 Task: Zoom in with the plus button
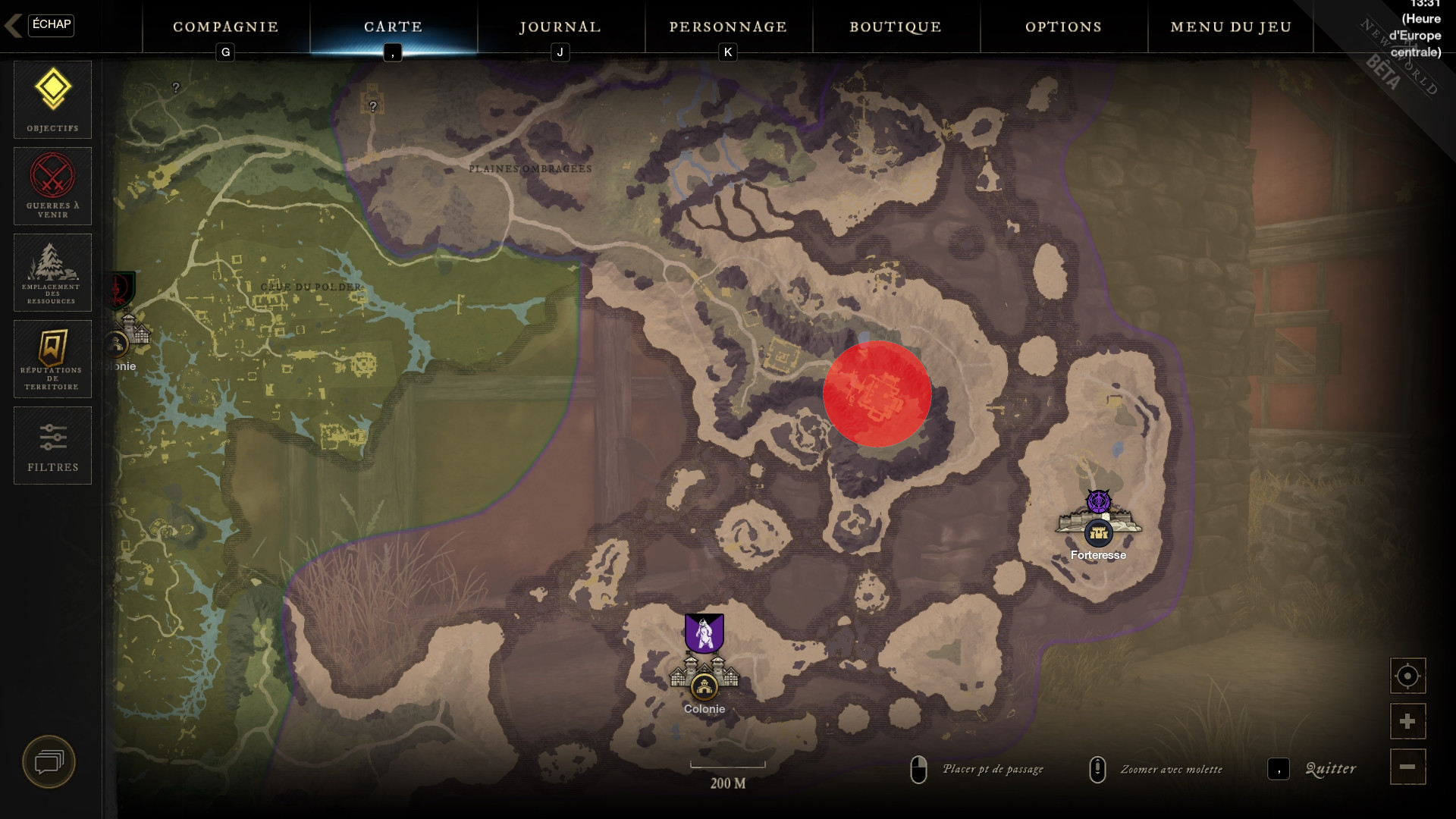1406,721
